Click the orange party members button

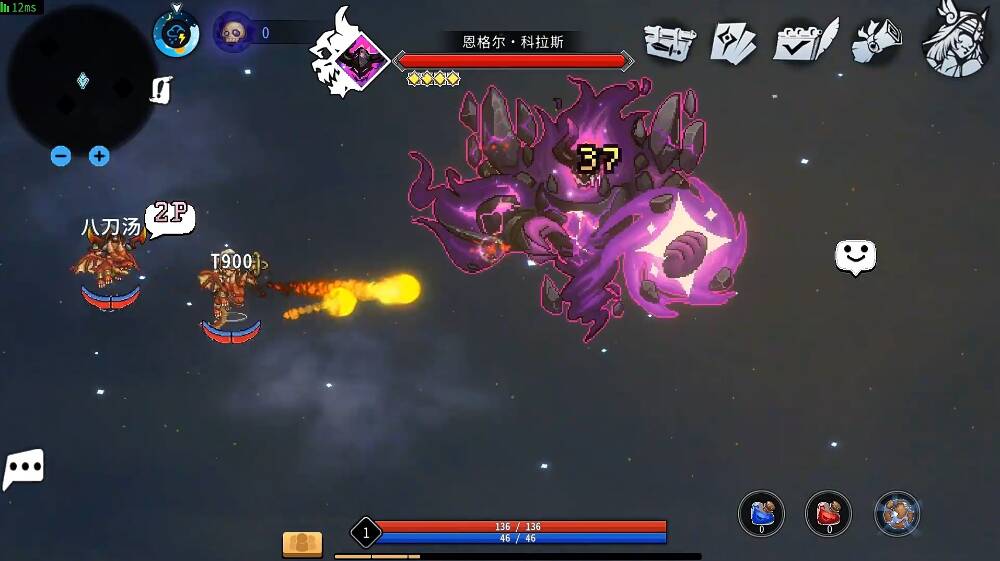tap(302, 544)
